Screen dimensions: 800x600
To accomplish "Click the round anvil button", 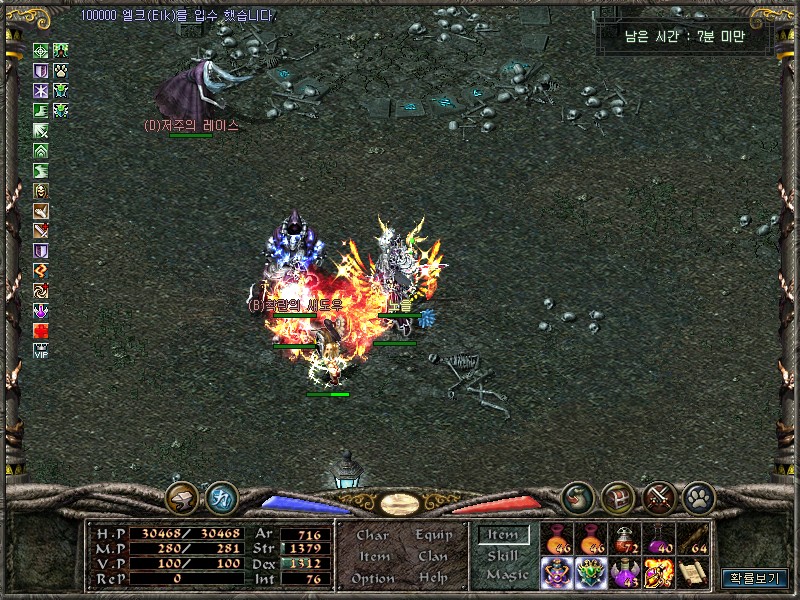I will (x=182, y=496).
